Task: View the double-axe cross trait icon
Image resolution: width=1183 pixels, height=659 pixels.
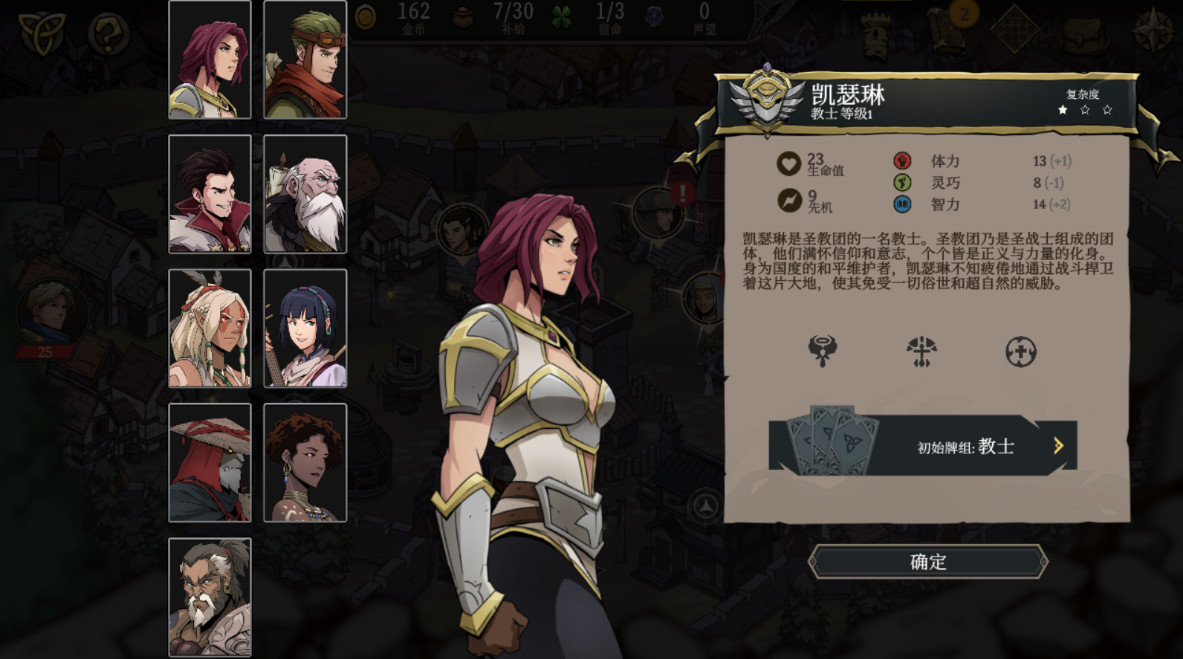Action: point(921,351)
